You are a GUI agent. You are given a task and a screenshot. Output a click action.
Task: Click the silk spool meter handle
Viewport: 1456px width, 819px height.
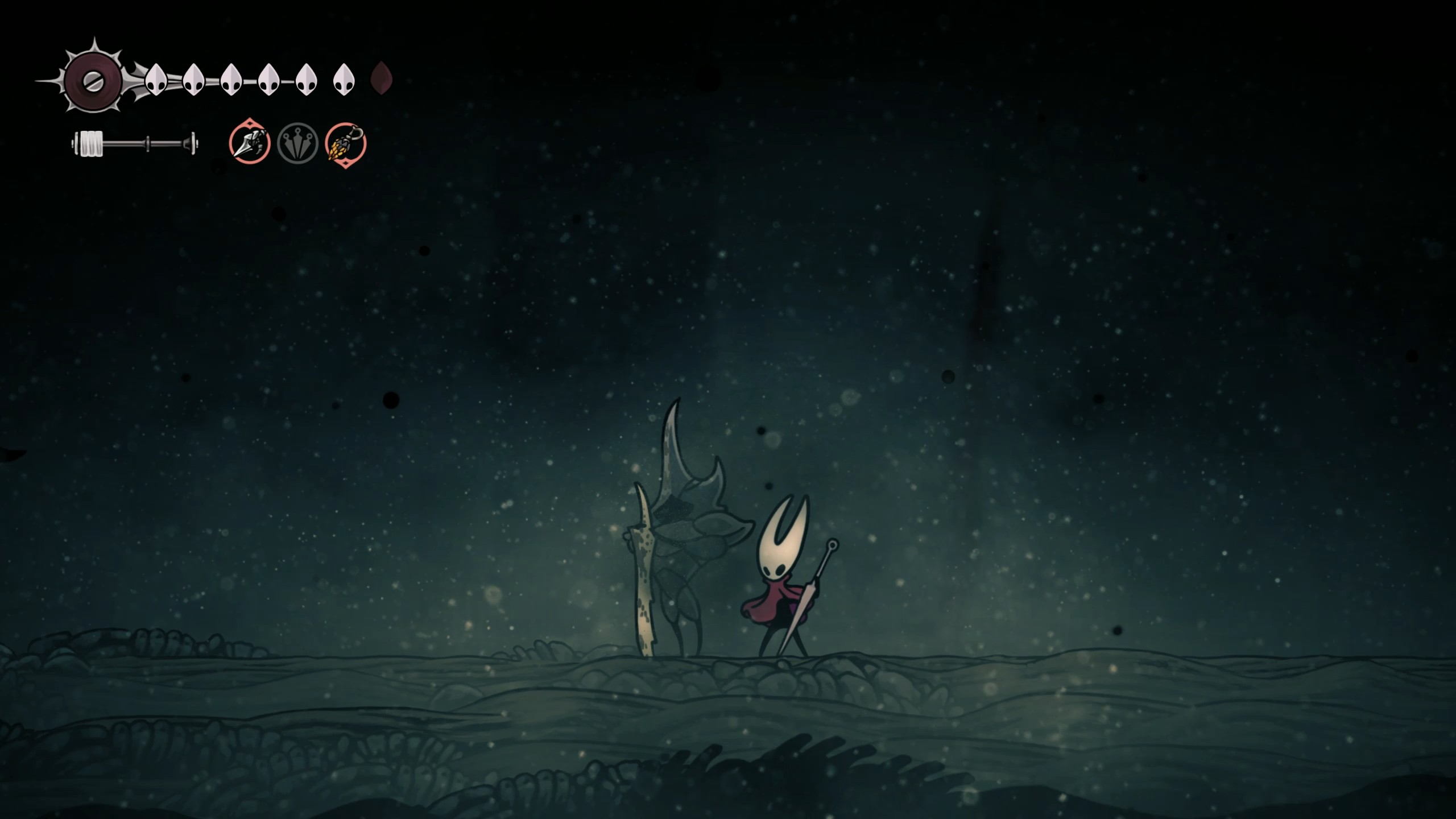91,144
